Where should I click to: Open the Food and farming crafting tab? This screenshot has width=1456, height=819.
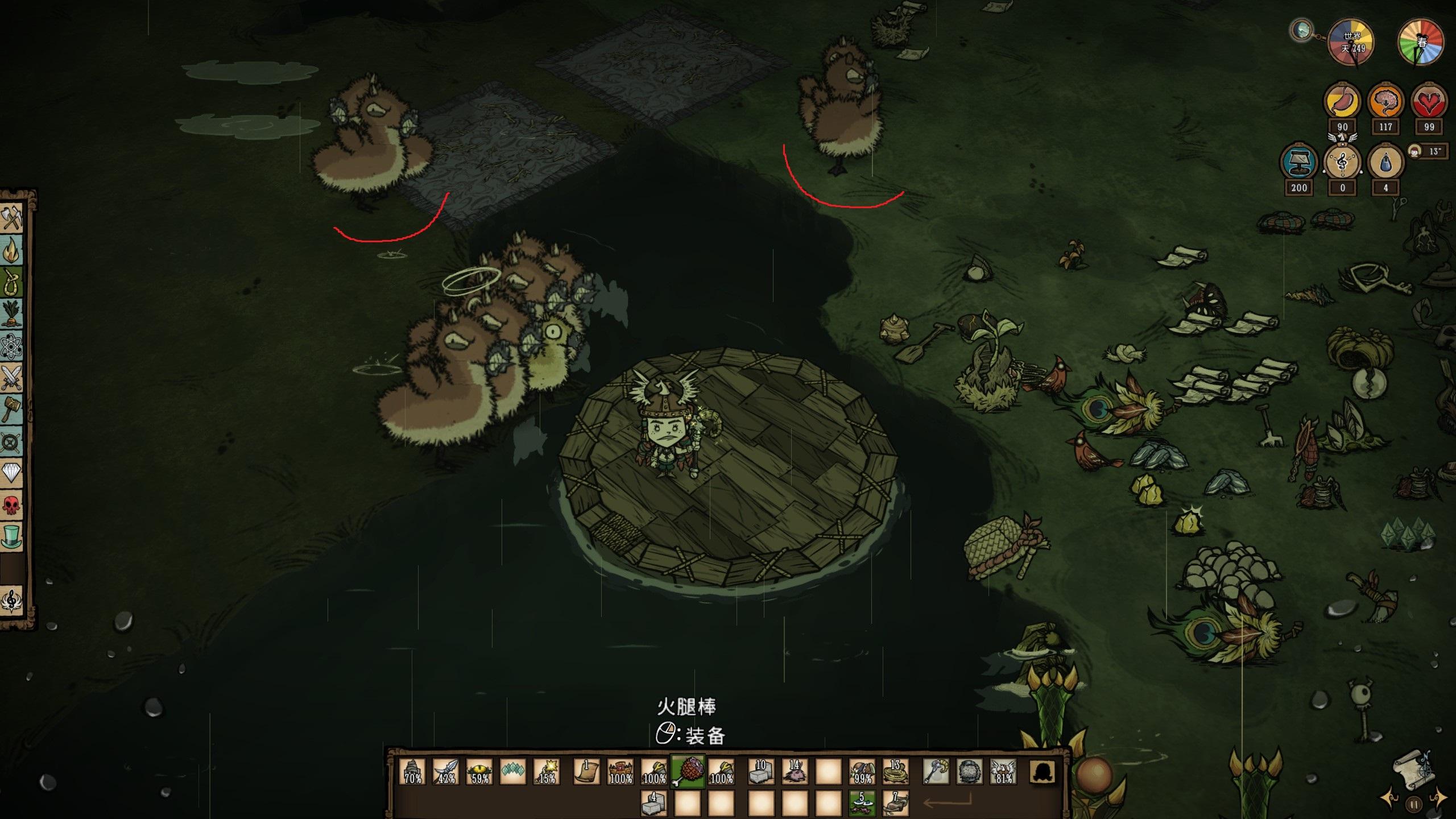(12, 313)
